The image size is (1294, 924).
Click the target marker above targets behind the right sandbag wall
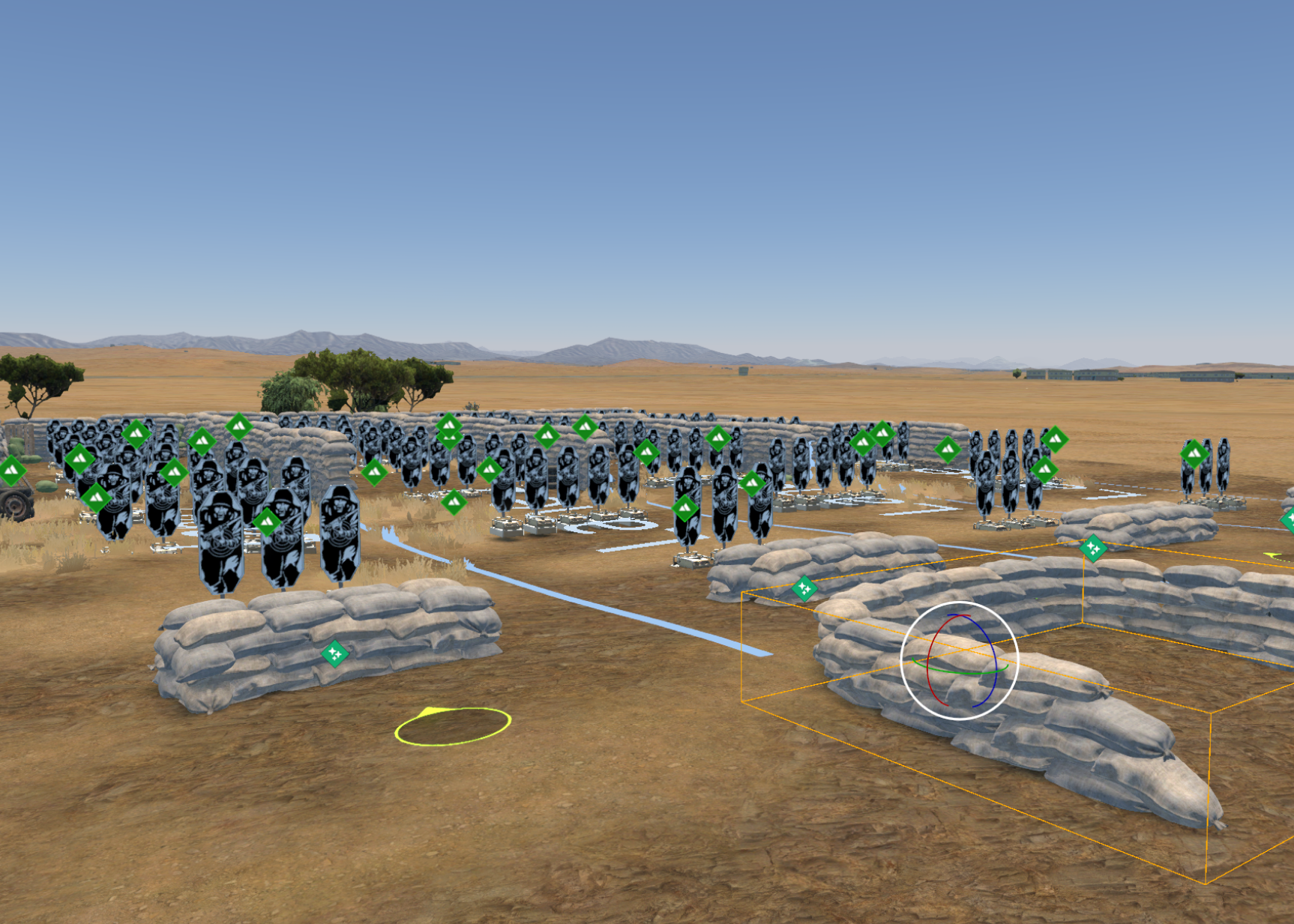[x=947, y=450]
